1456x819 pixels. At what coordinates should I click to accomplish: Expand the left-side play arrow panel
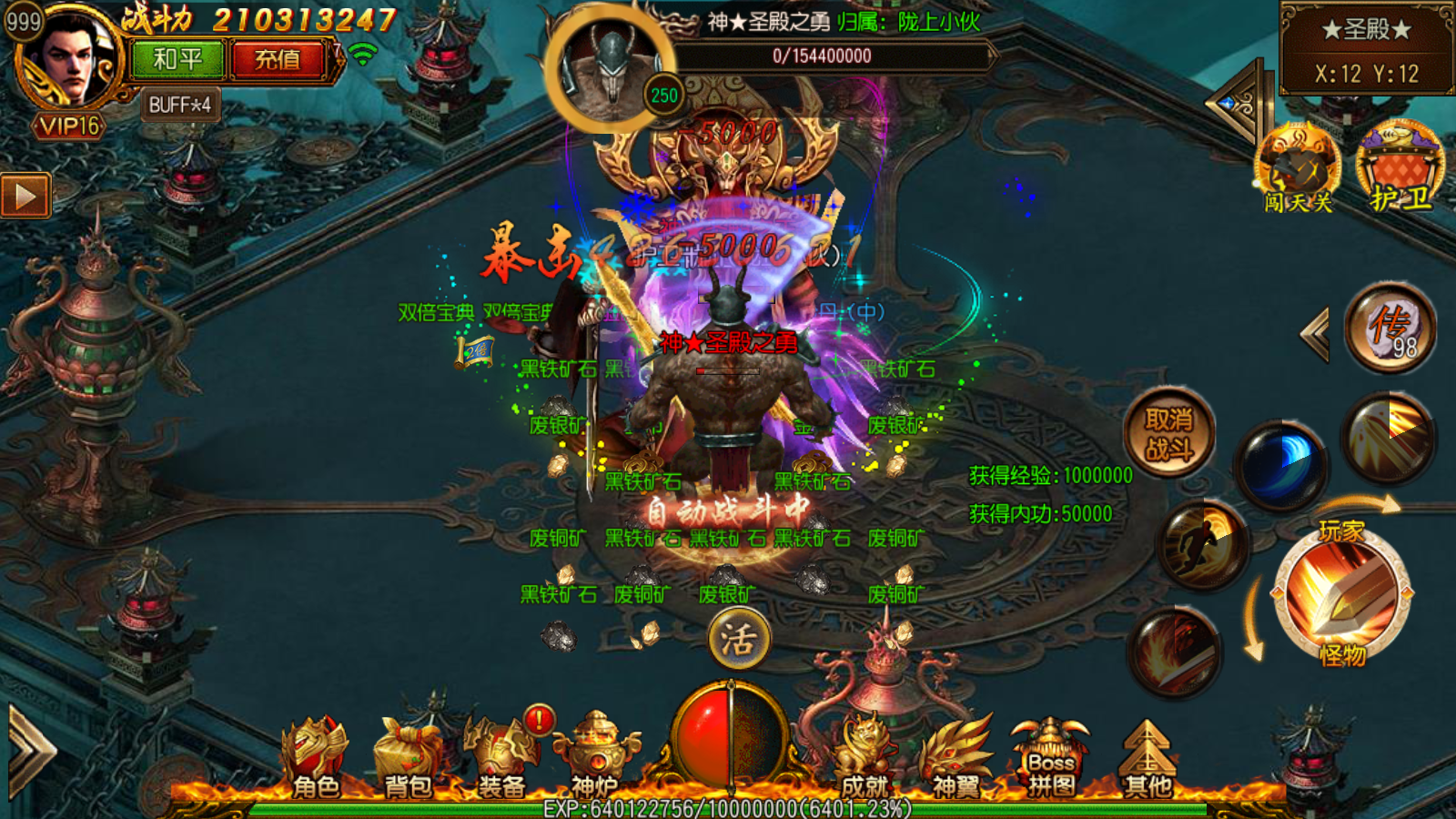pos(25,196)
